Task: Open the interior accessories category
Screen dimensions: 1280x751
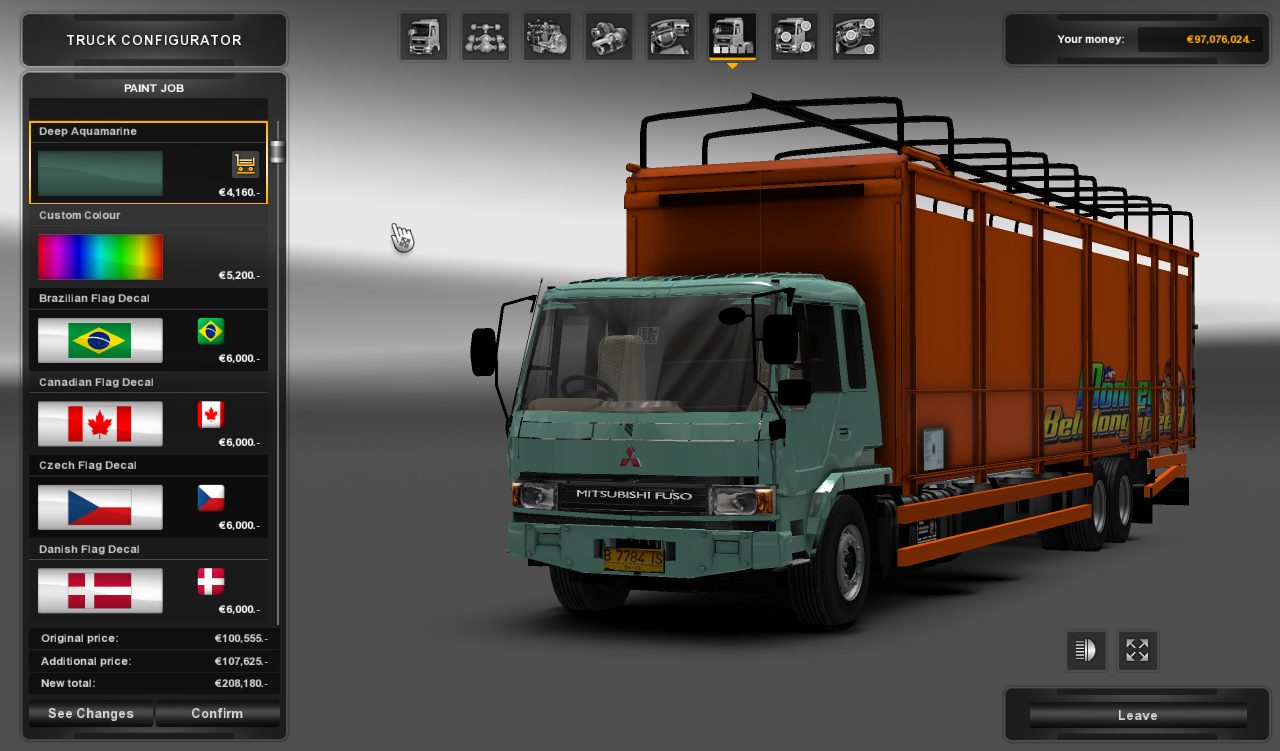Action: (x=670, y=35)
